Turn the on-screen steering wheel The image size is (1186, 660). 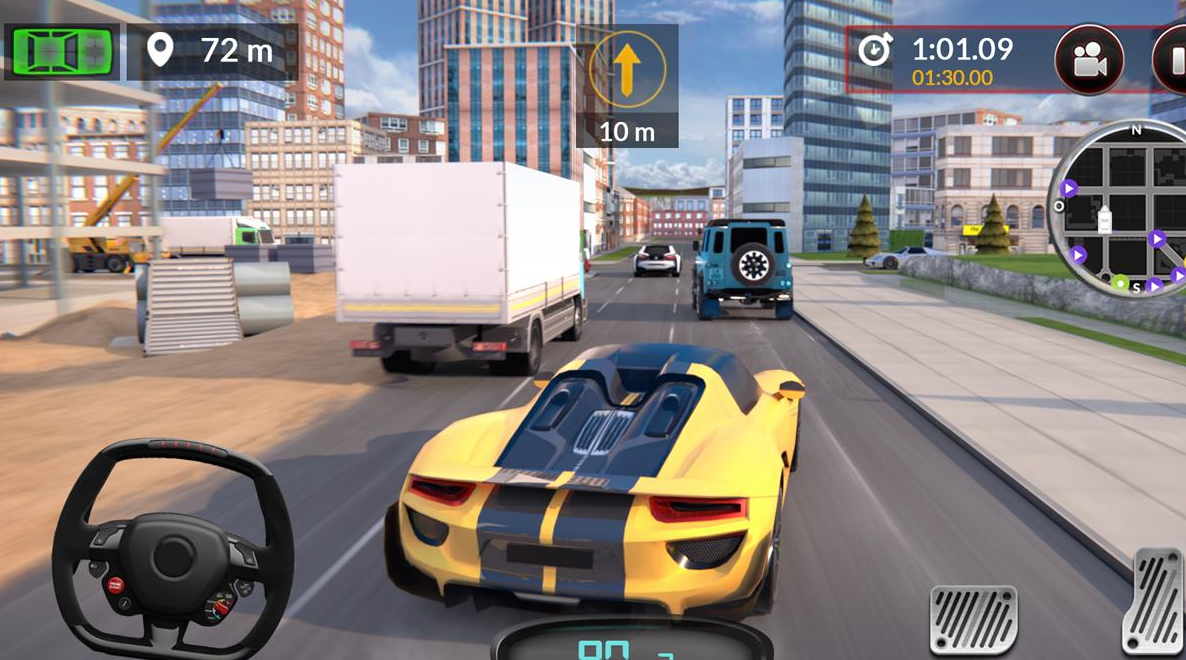pyautogui.click(x=172, y=550)
